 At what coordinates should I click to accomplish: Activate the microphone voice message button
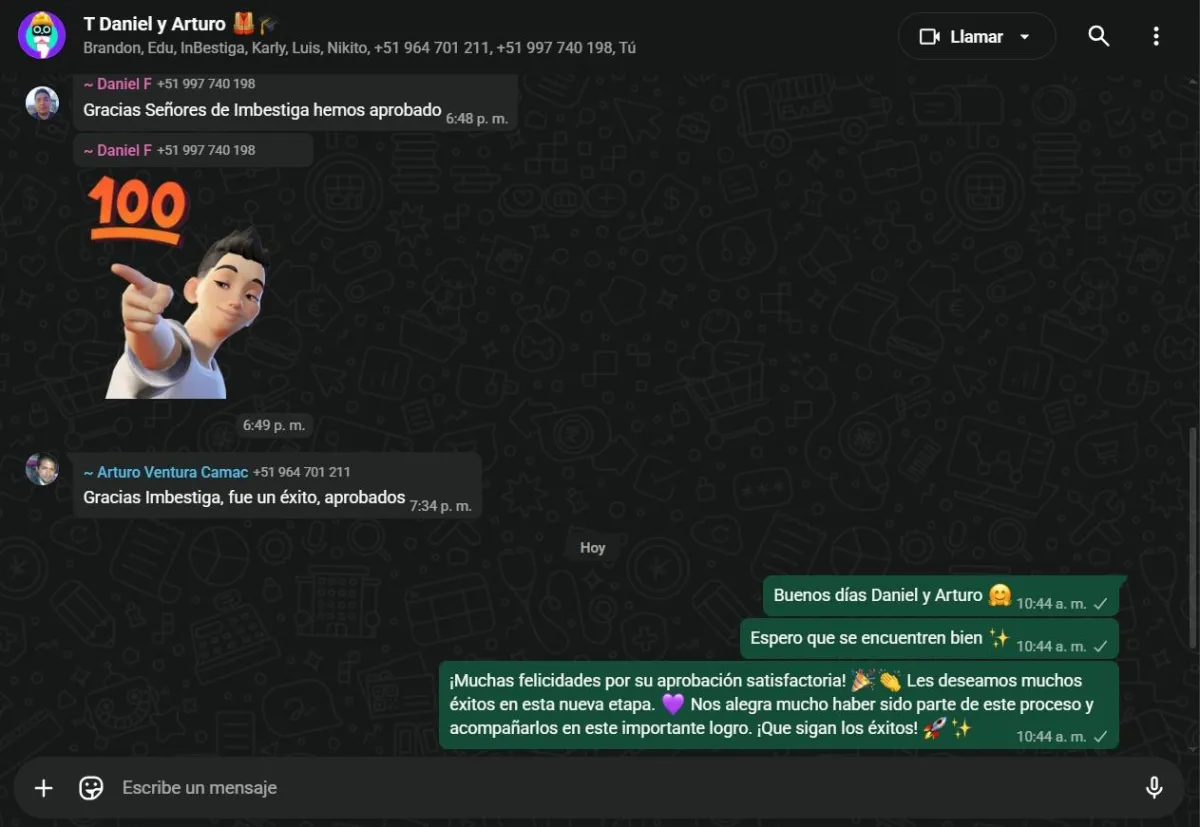click(1154, 788)
